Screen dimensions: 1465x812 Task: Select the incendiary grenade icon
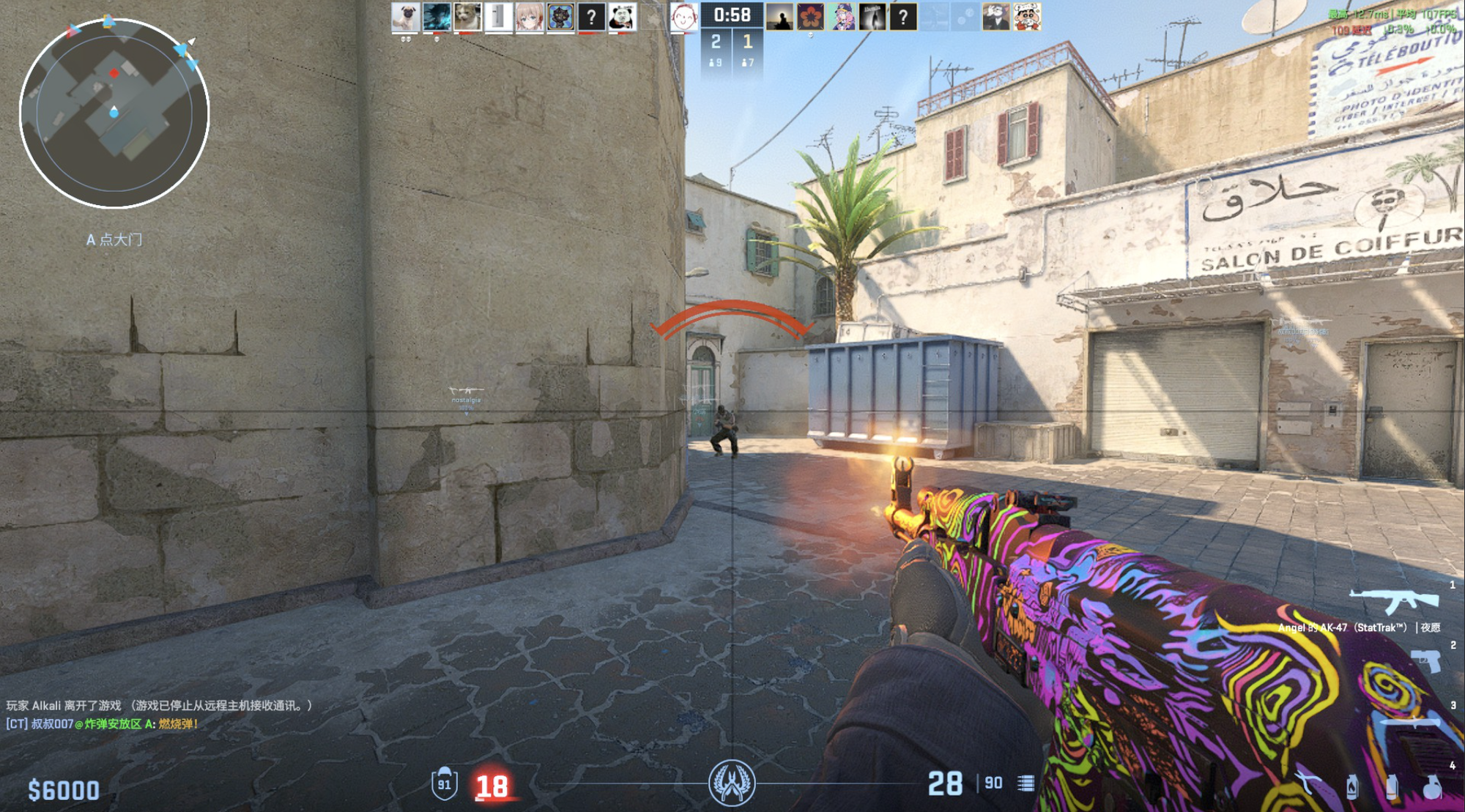pyautogui.click(x=1351, y=786)
